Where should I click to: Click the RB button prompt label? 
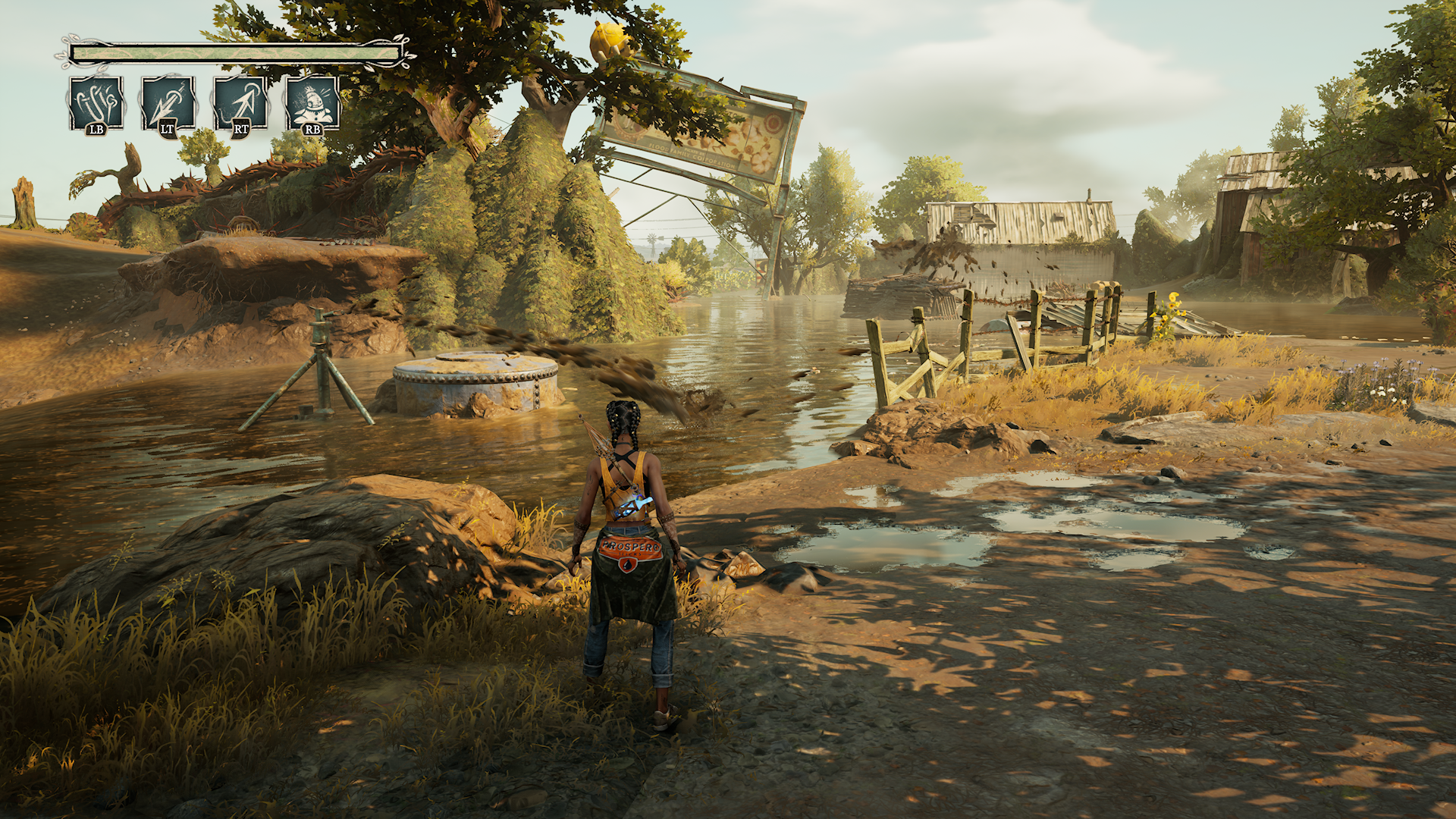tap(312, 130)
